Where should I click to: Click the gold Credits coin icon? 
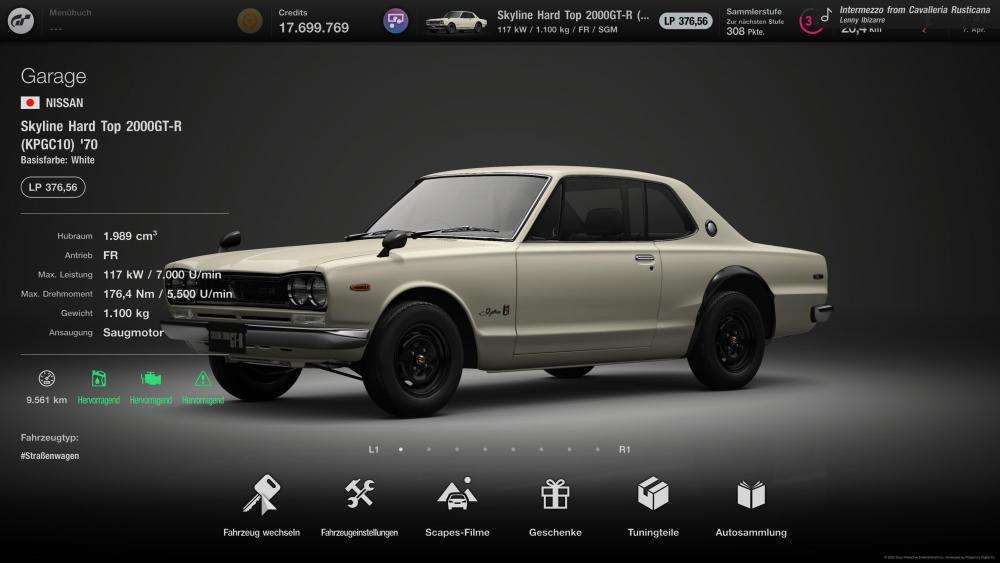(250, 20)
